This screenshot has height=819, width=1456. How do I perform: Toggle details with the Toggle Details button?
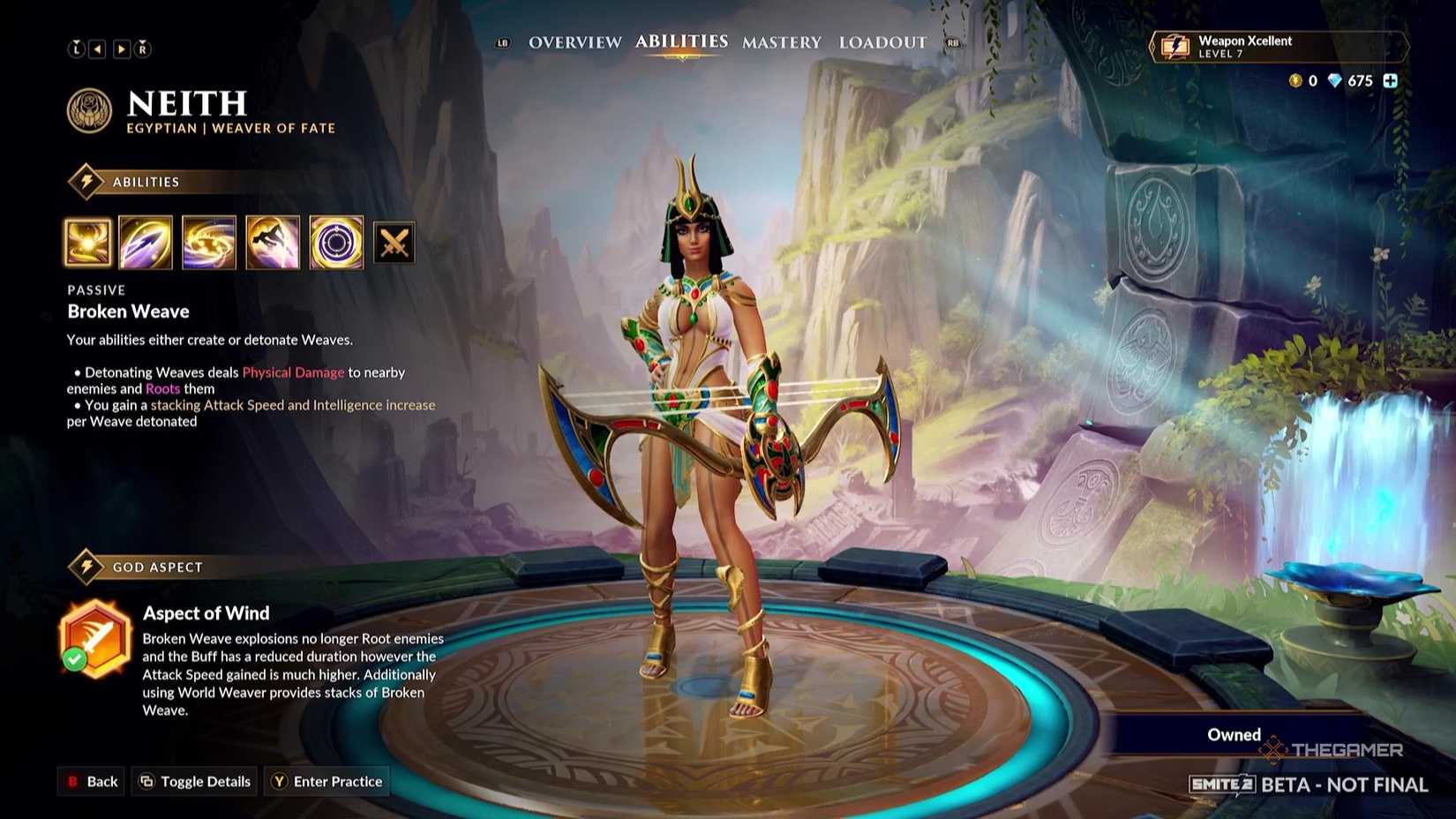pyautogui.click(x=193, y=781)
